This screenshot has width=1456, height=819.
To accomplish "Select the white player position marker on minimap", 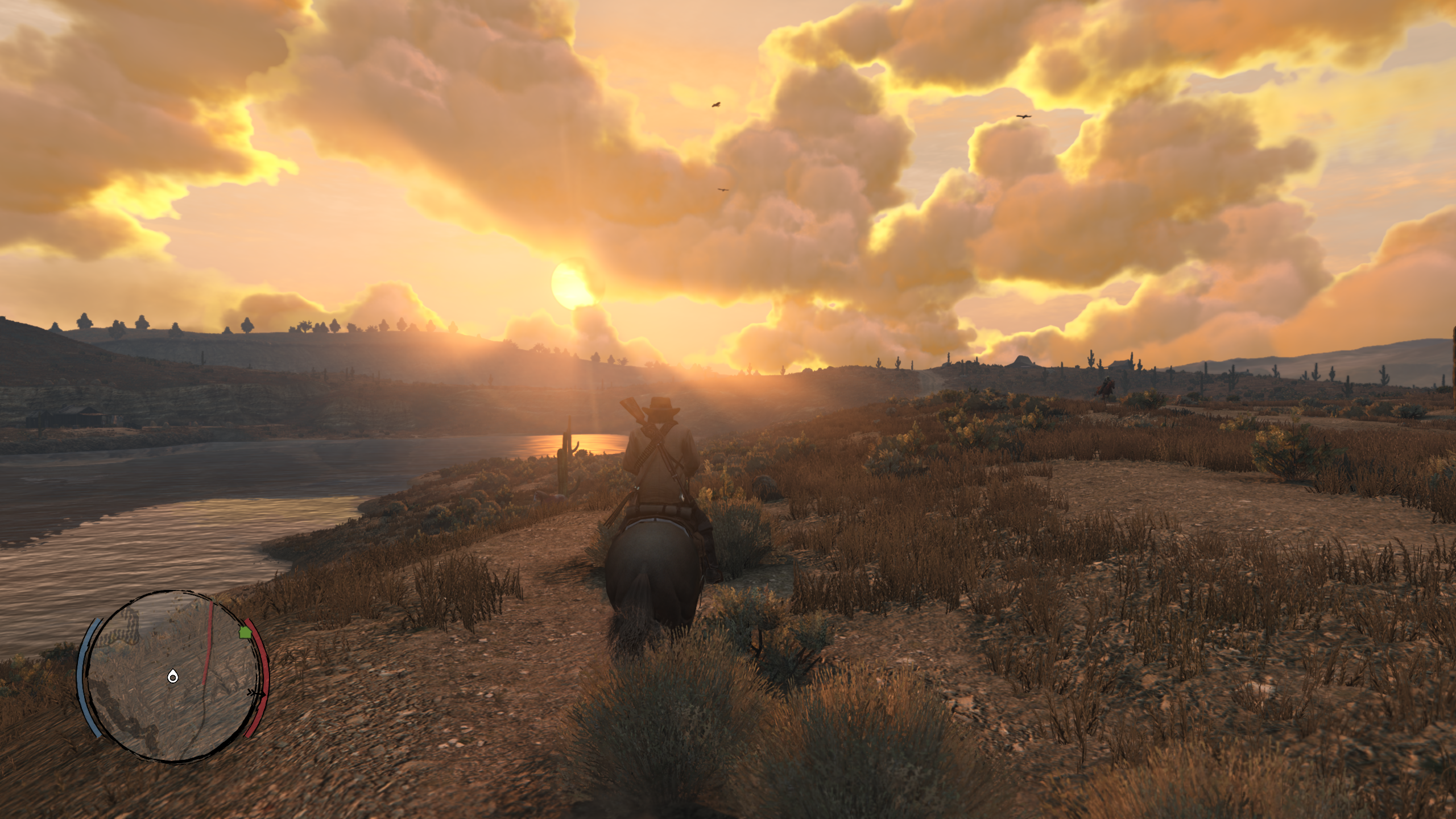I will pyautogui.click(x=173, y=677).
